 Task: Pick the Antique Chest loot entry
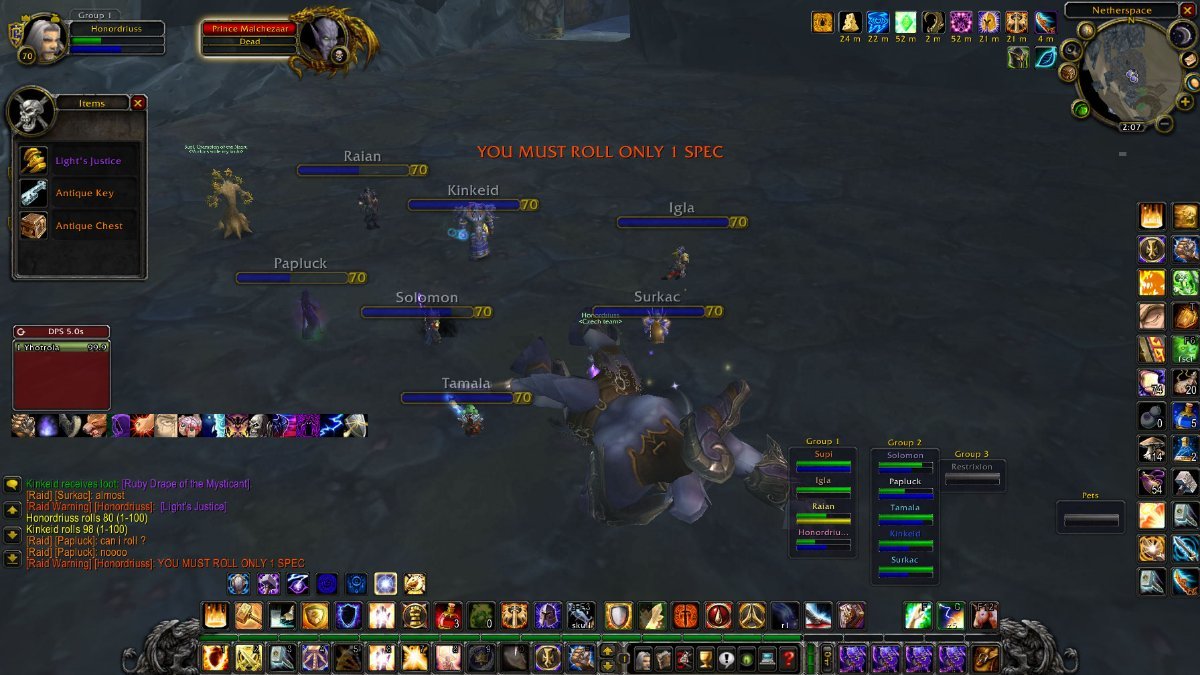[x=88, y=226]
